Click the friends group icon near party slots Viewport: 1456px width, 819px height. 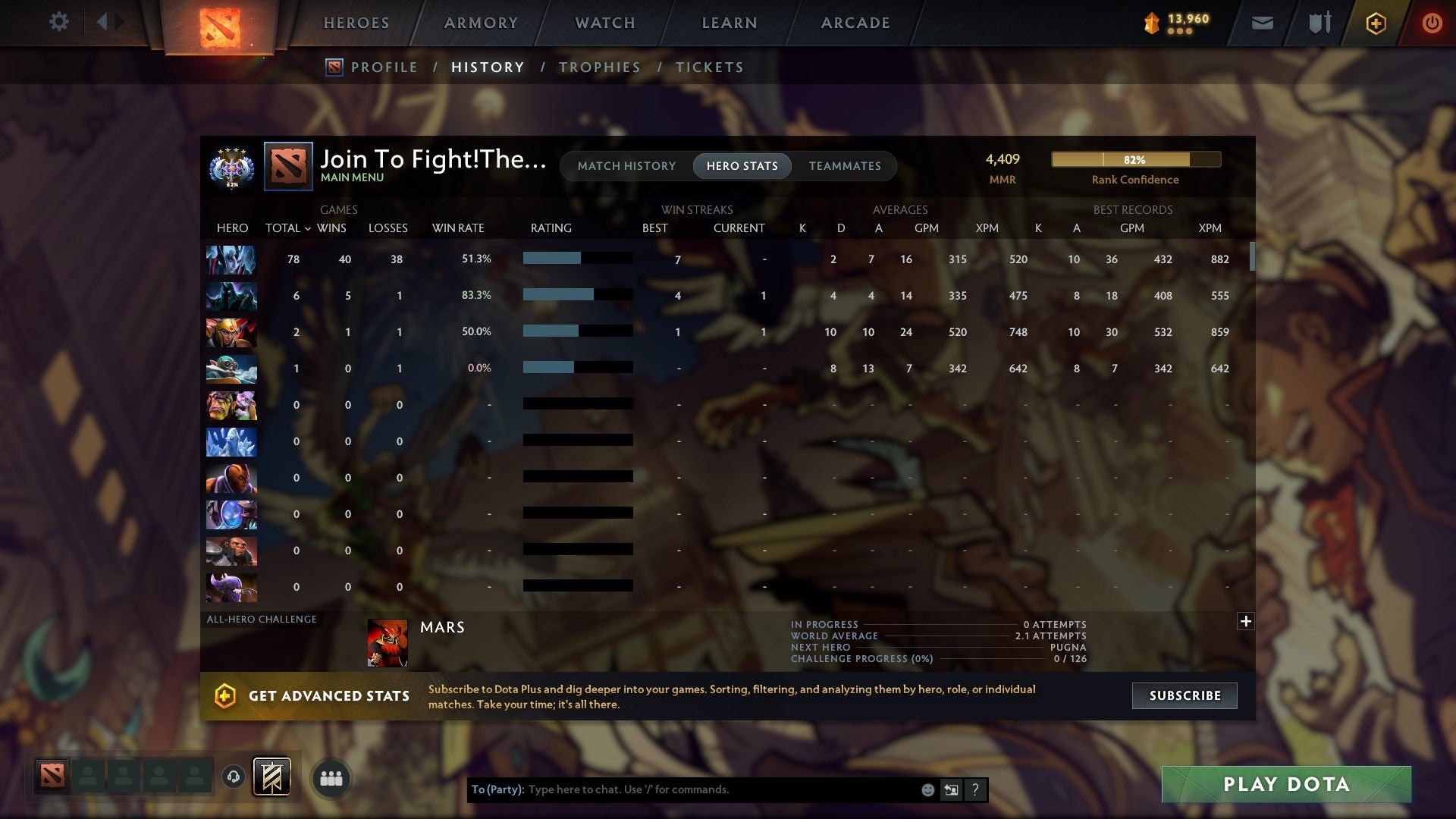coord(331,777)
